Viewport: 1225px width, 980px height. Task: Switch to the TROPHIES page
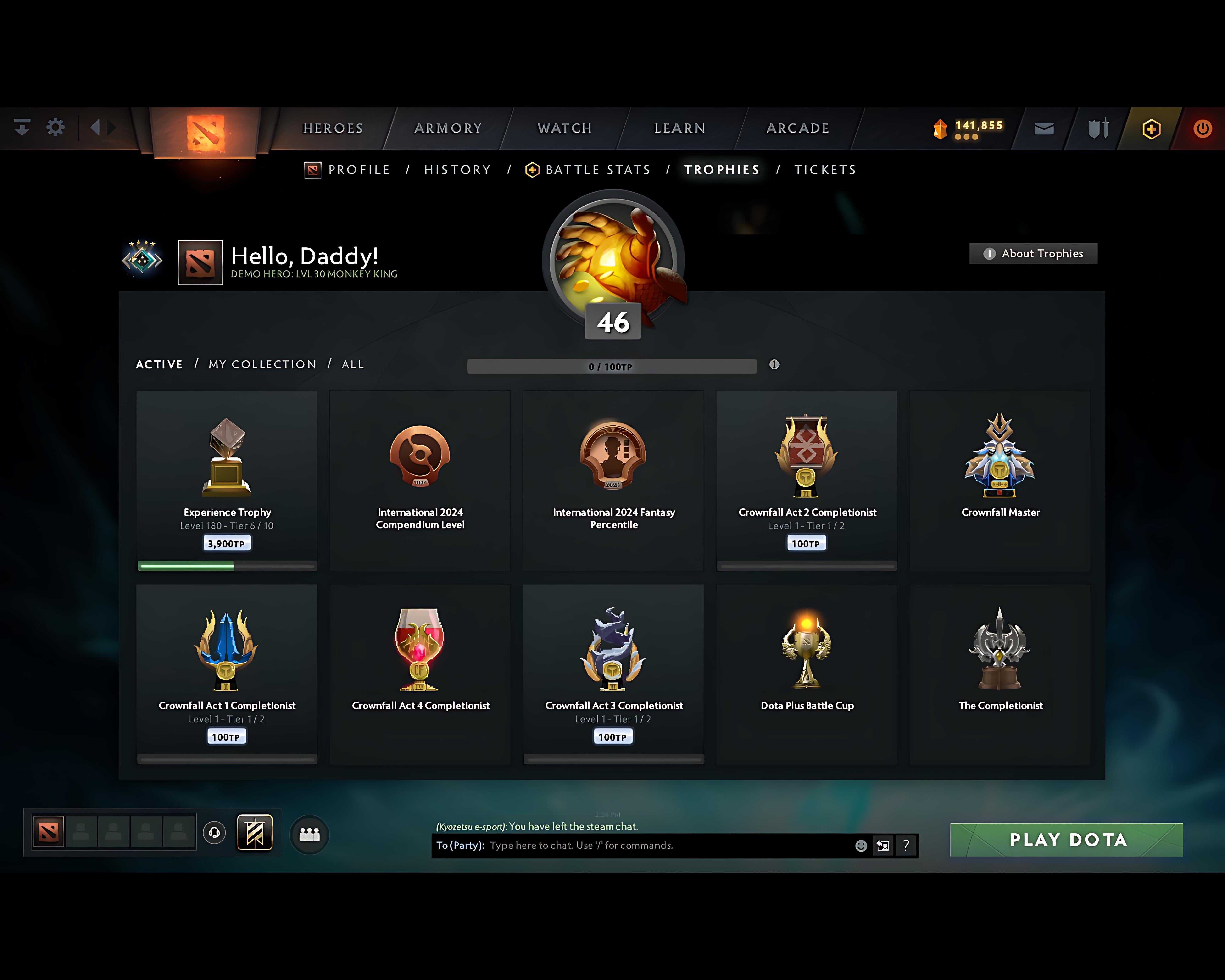click(722, 169)
